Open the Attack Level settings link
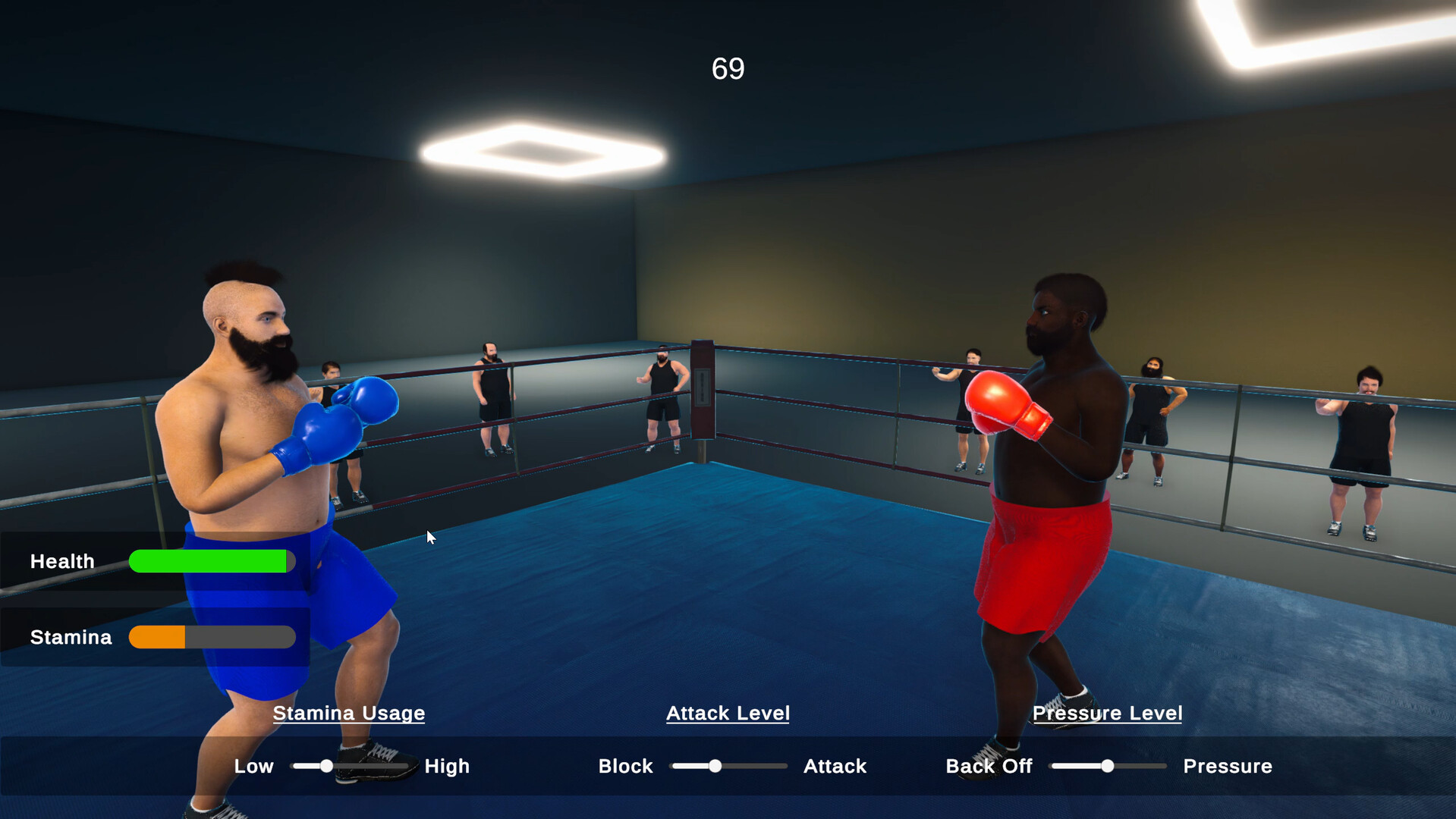This screenshot has height=819, width=1456. coord(728,714)
